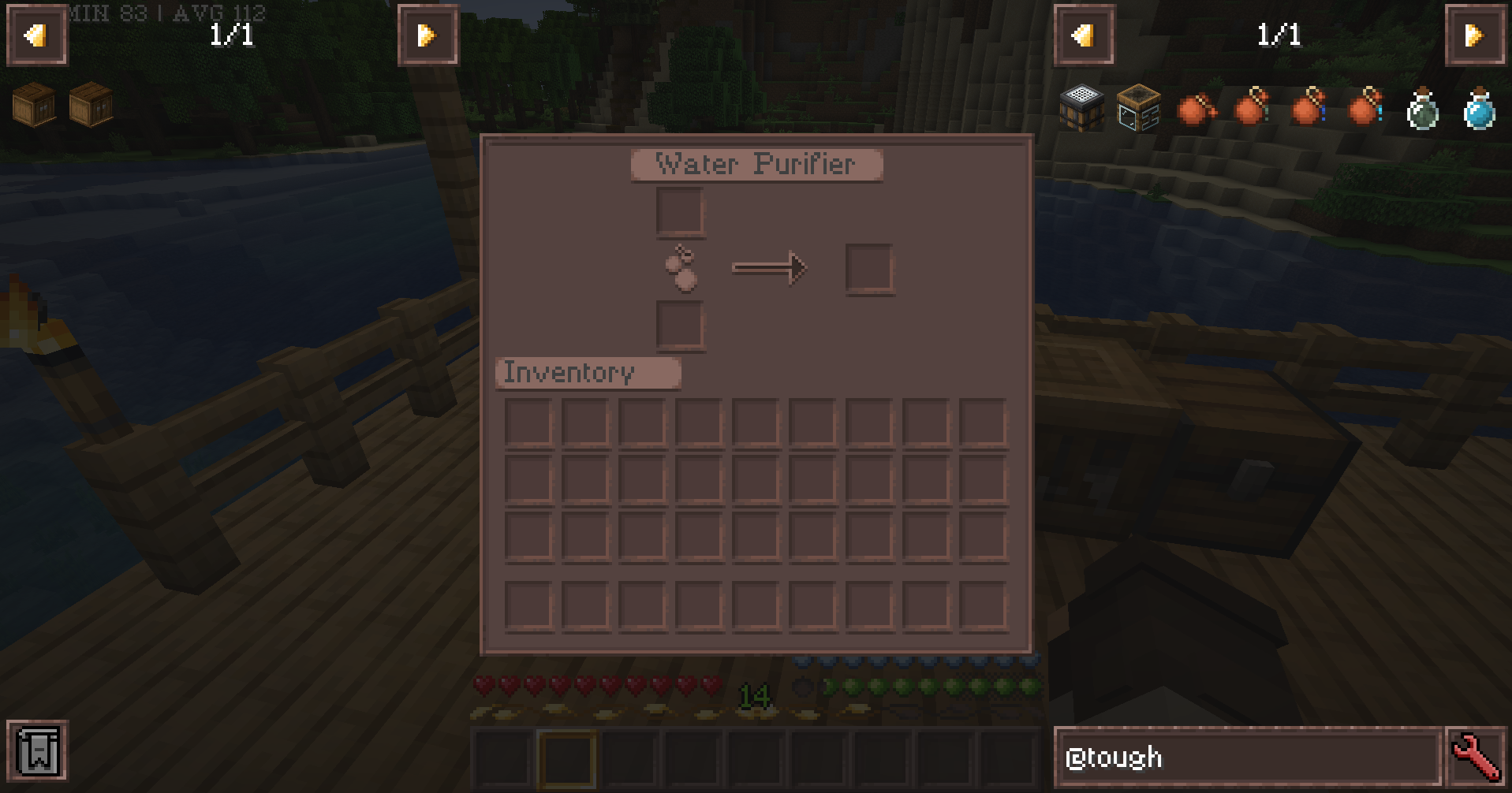The width and height of the screenshot is (1512, 793).
Task: Click the 1/1 page indicator
Action: 231,35
